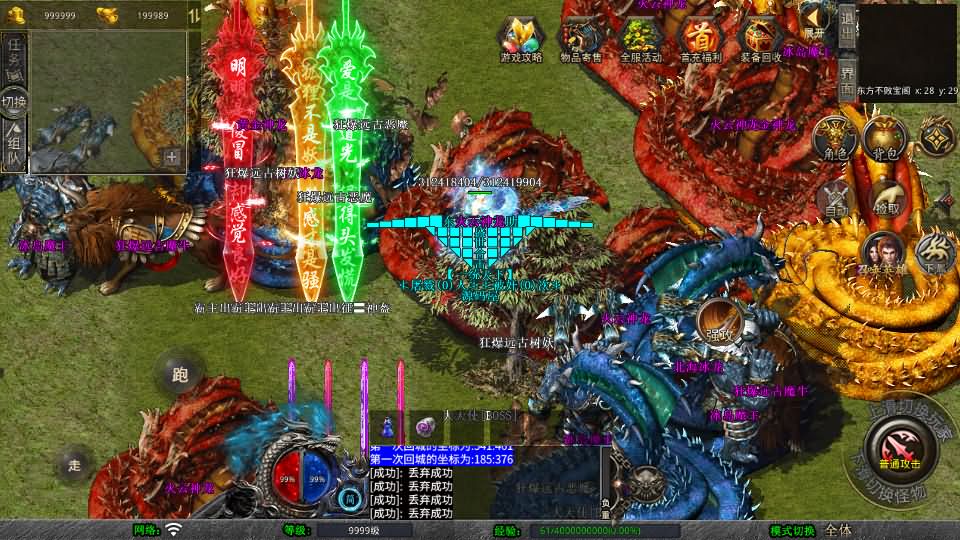Select the 跑 run button

180,375
